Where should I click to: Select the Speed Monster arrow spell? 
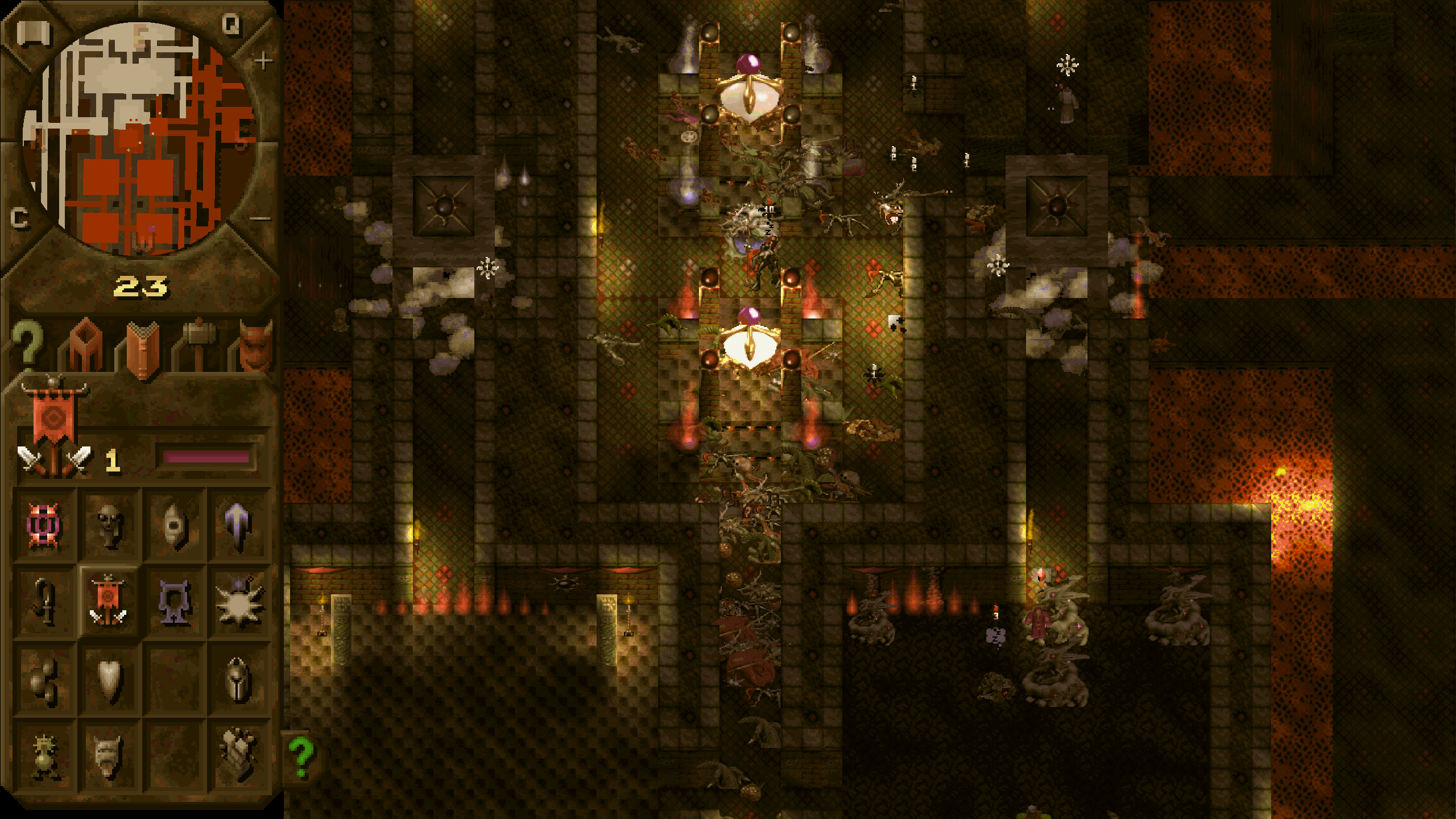click(x=239, y=526)
